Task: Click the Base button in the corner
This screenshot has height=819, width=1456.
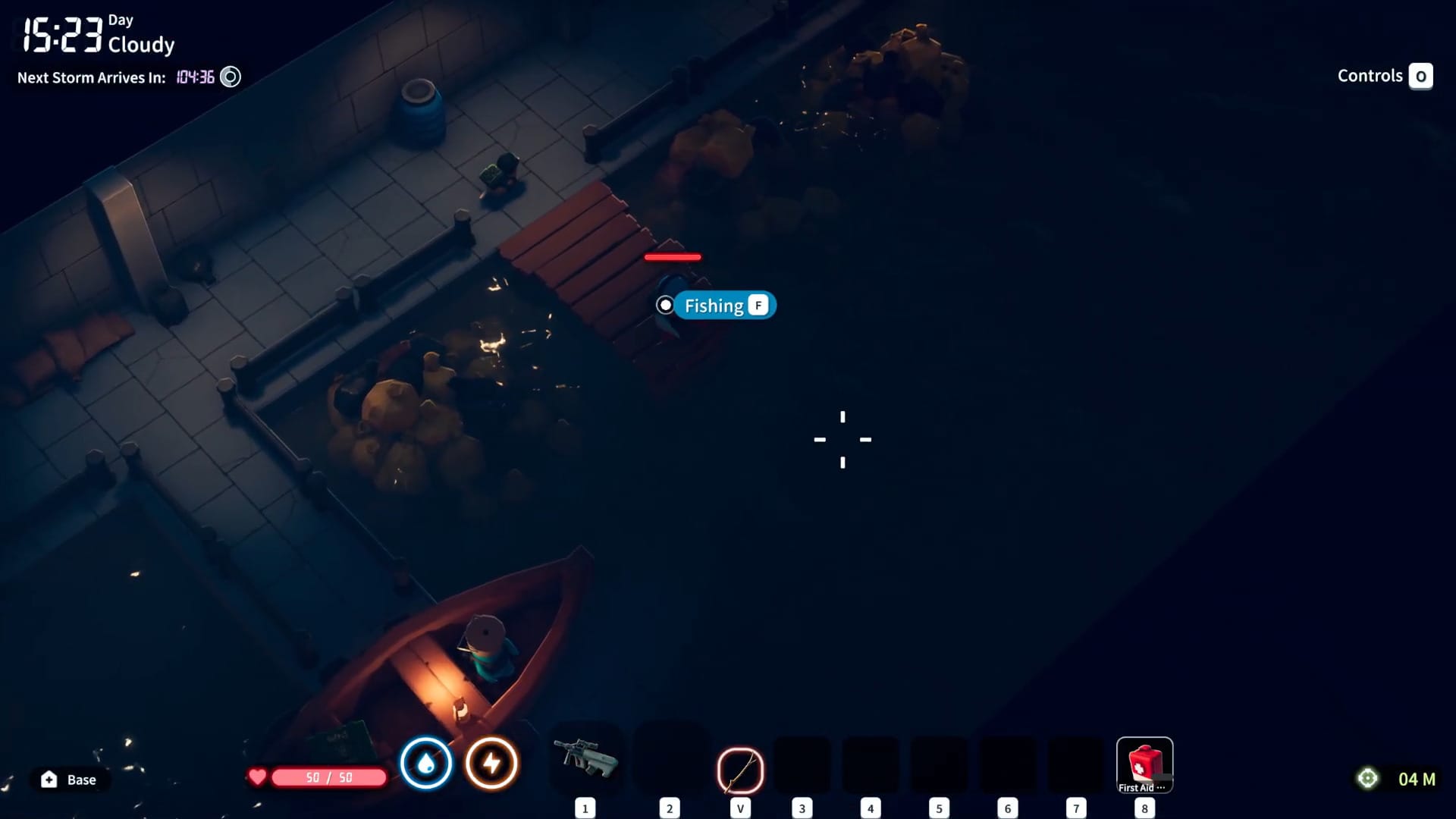Action: (x=70, y=779)
